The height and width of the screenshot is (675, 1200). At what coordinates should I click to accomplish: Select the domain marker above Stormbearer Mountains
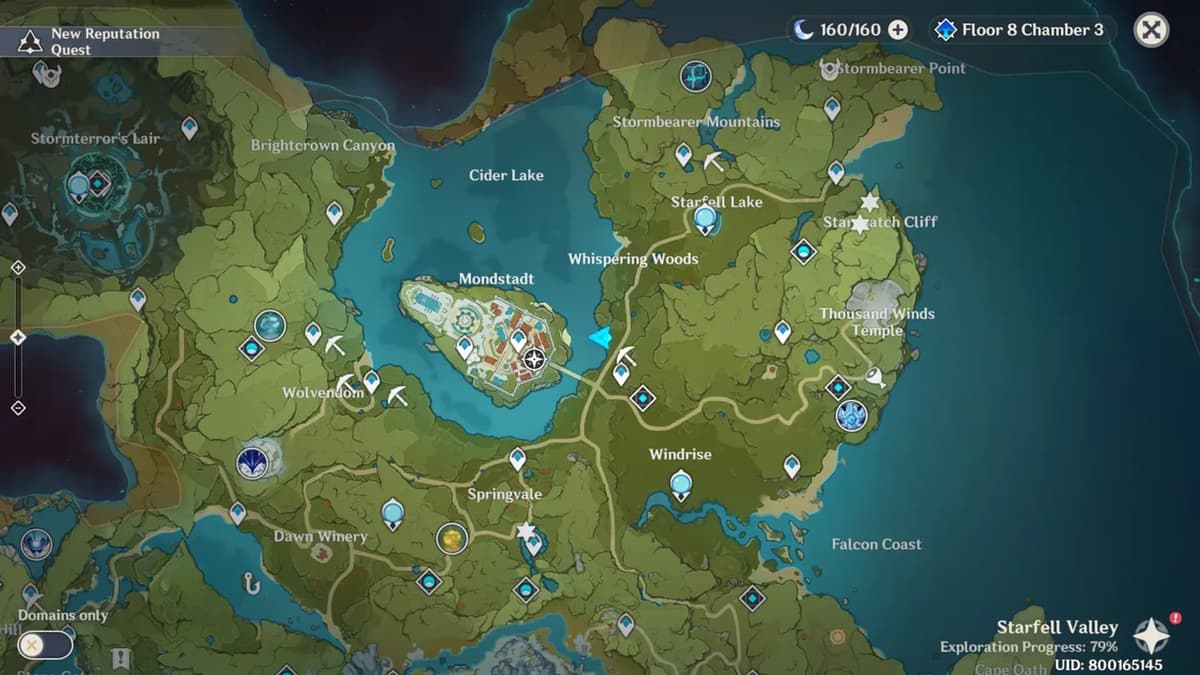pos(695,75)
